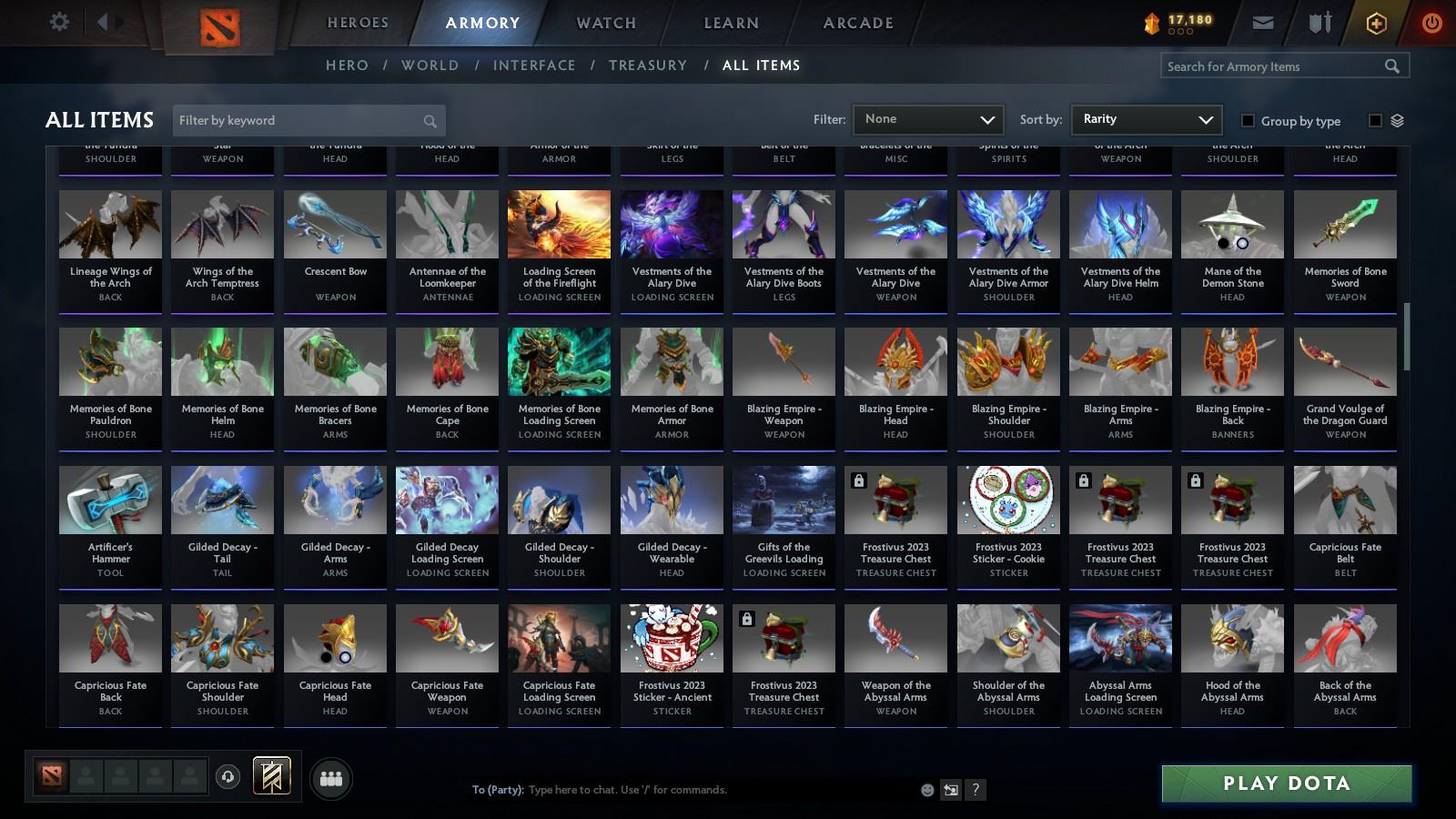The width and height of the screenshot is (1456, 819).
Task: Click the chat help question mark icon
Action: (975, 790)
